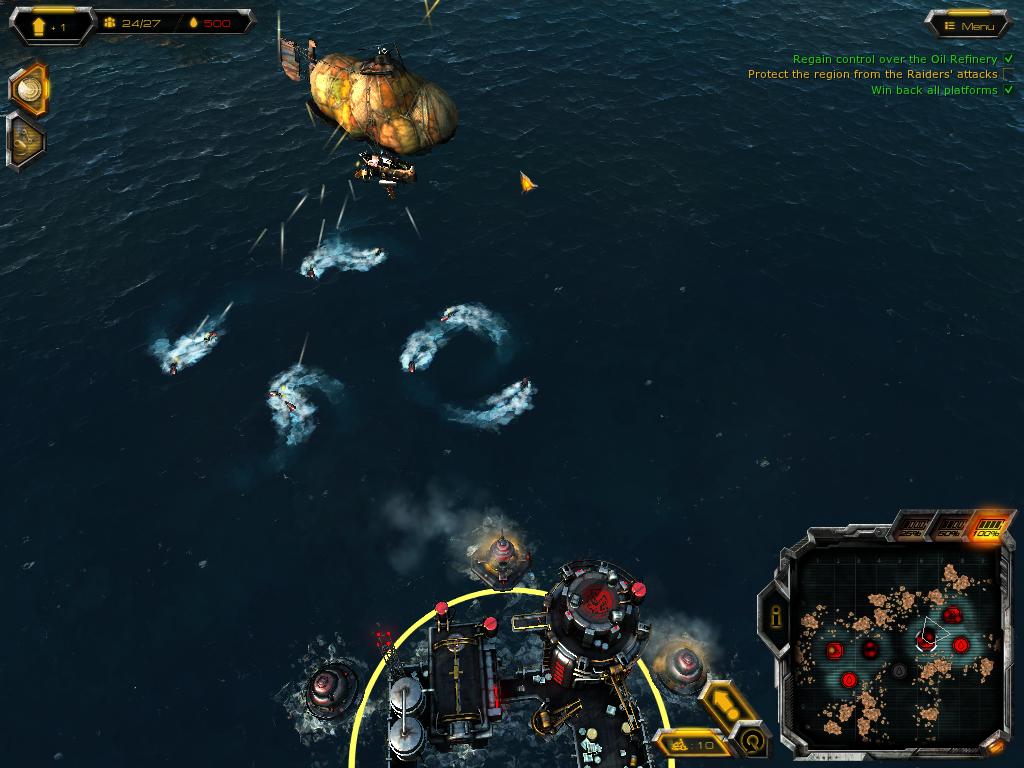Screen dimensions: 1024x768
Task: Select the Protect the region objective
Action: tap(872, 74)
